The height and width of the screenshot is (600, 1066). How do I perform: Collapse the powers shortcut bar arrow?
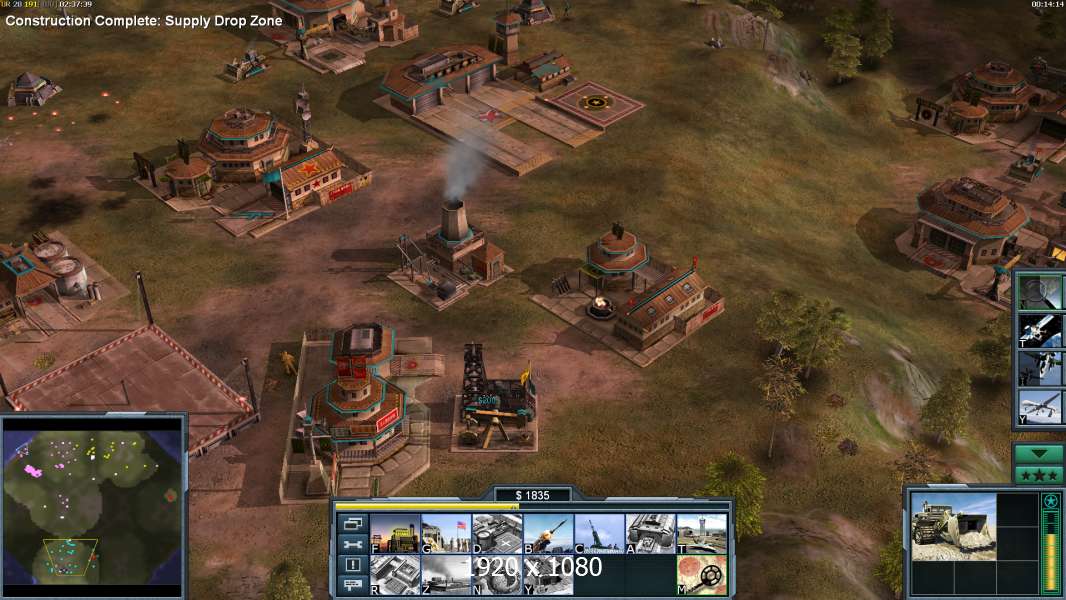(1039, 454)
